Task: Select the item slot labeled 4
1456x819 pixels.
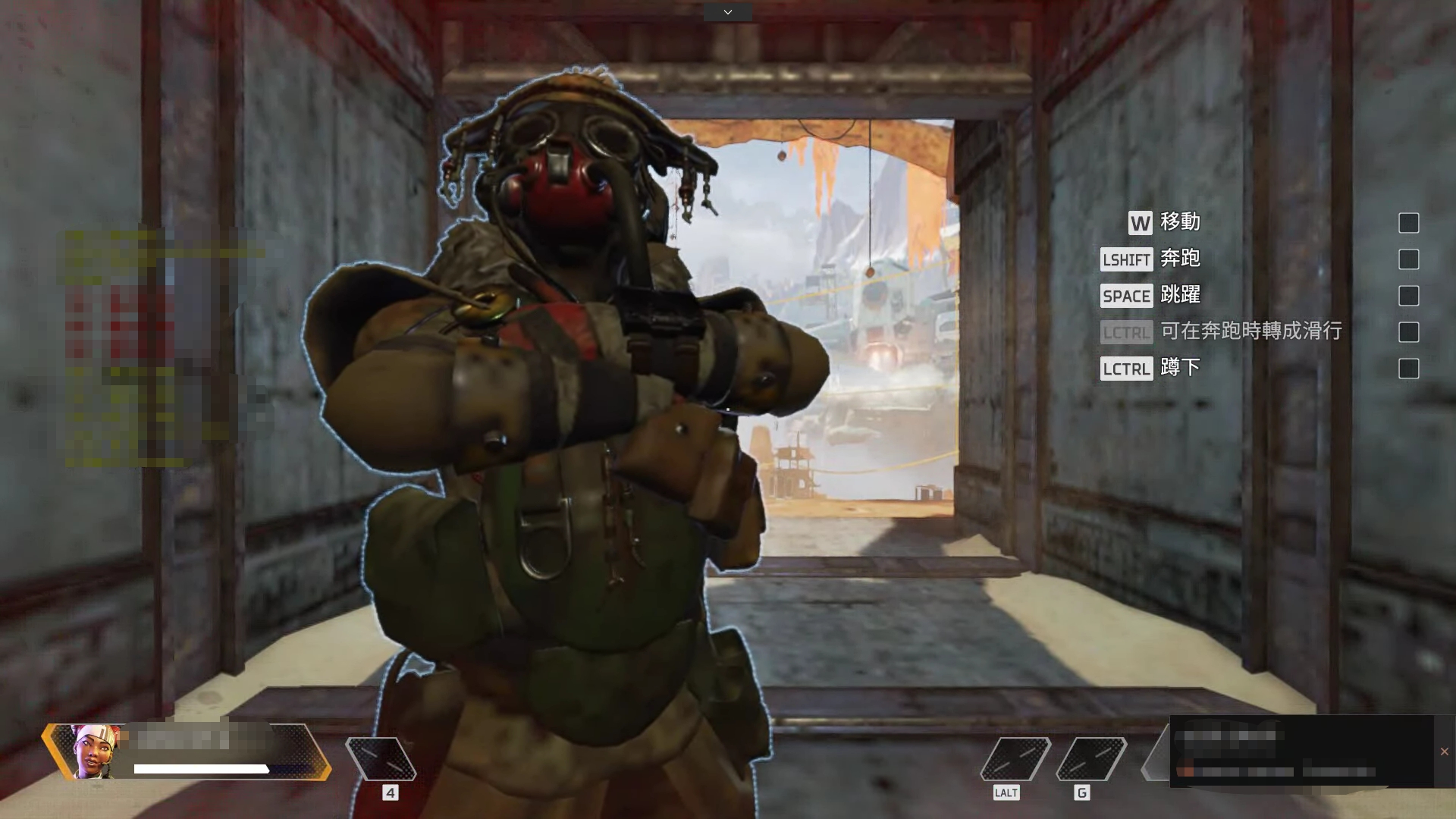Action: coord(381,758)
